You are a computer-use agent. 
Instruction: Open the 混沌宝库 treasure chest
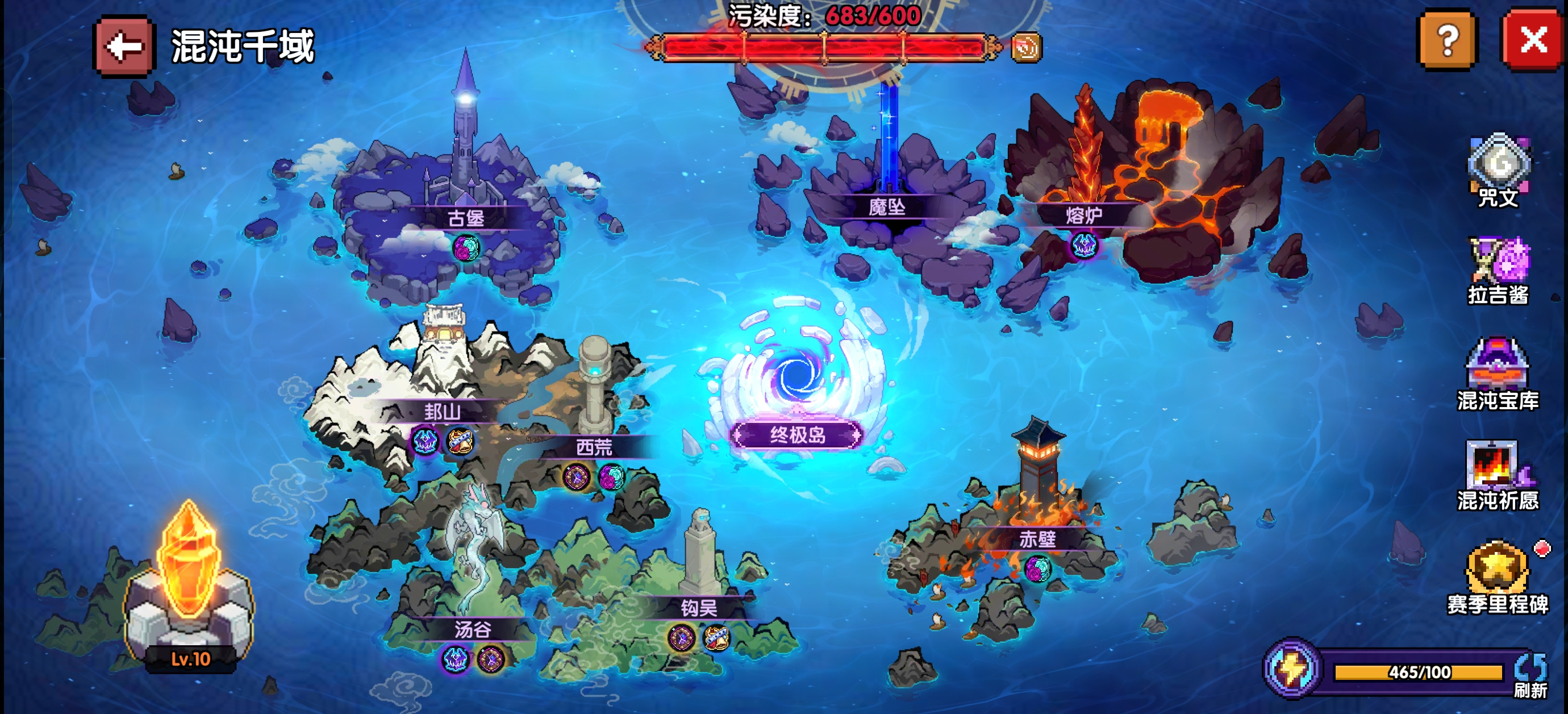tap(1498, 373)
